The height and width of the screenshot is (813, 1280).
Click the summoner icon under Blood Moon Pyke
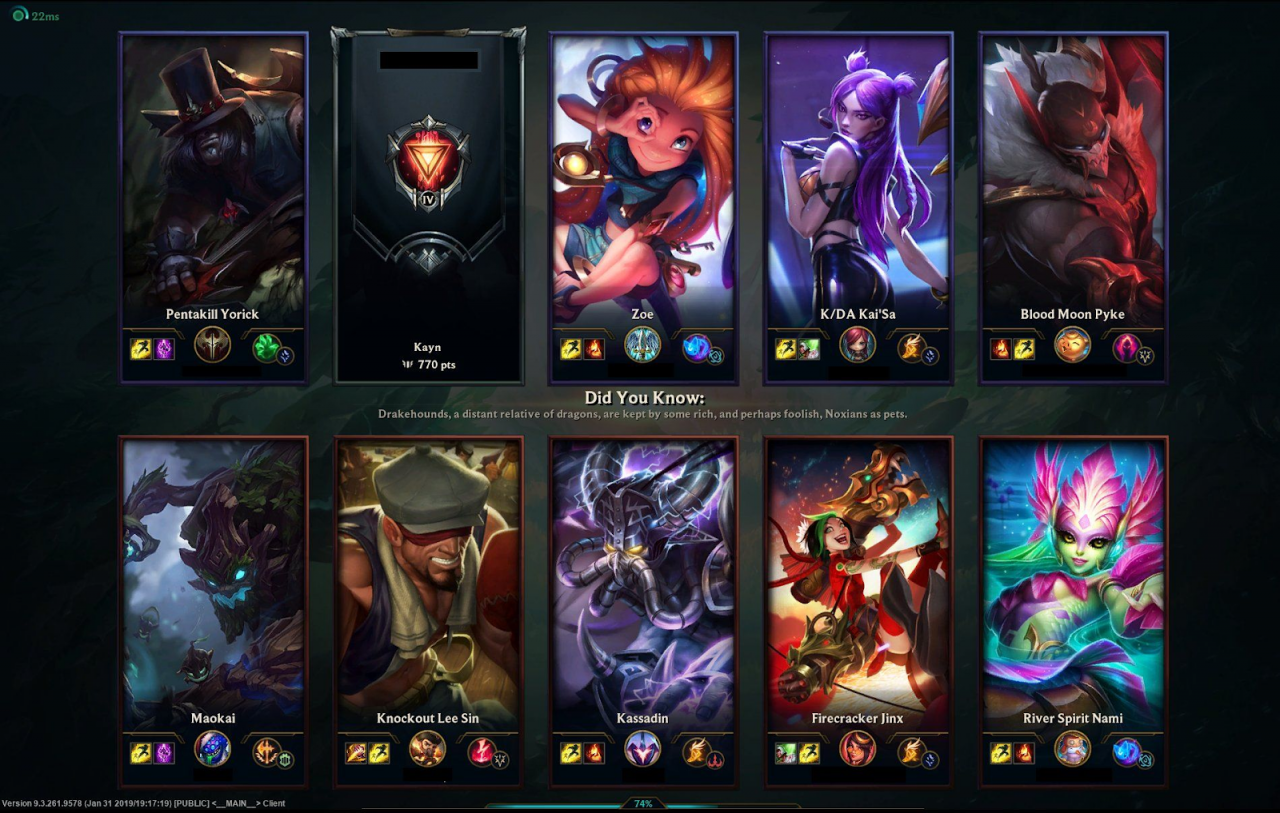point(1072,345)
